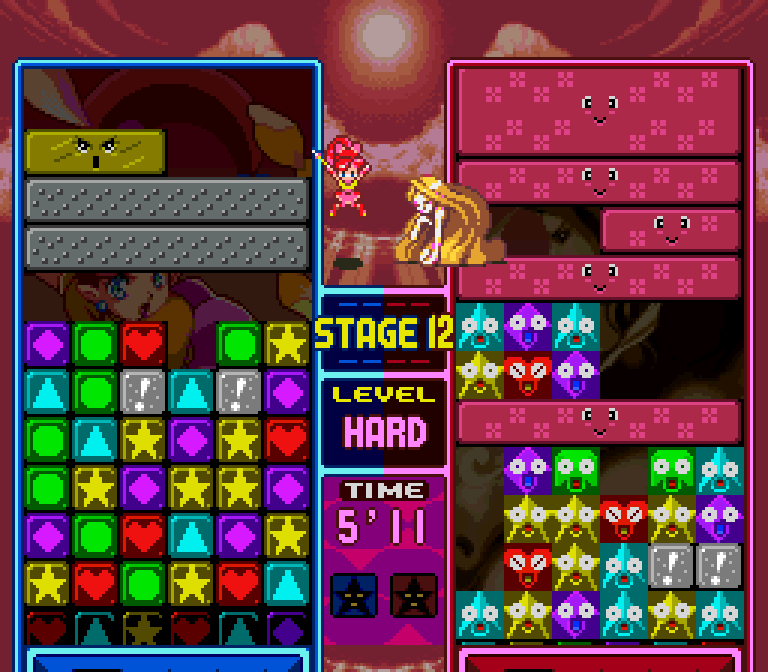The width and height of the screenshot is (768, 672).
Task: Select the tallest pink smiley garbage block
Action: 598,110
